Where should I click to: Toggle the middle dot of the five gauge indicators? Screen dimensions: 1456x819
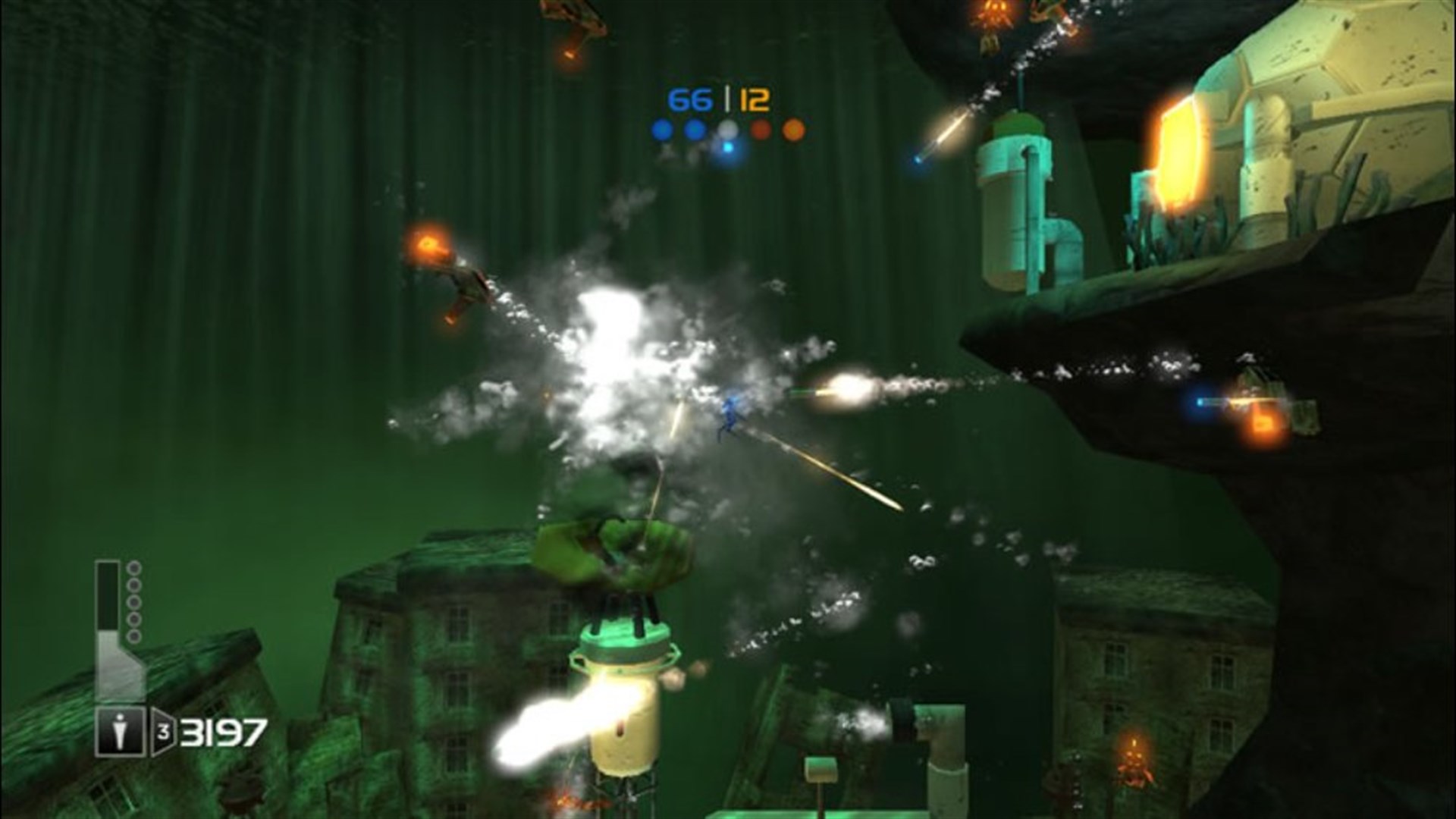click(x=133, y=601)
